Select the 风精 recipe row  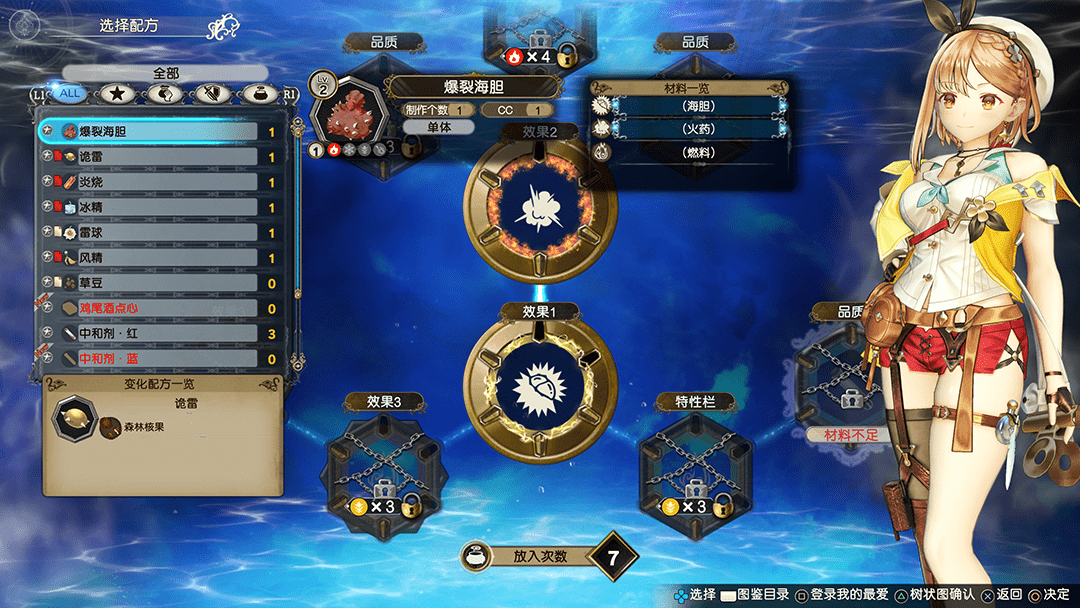click(x=160, y=258)
